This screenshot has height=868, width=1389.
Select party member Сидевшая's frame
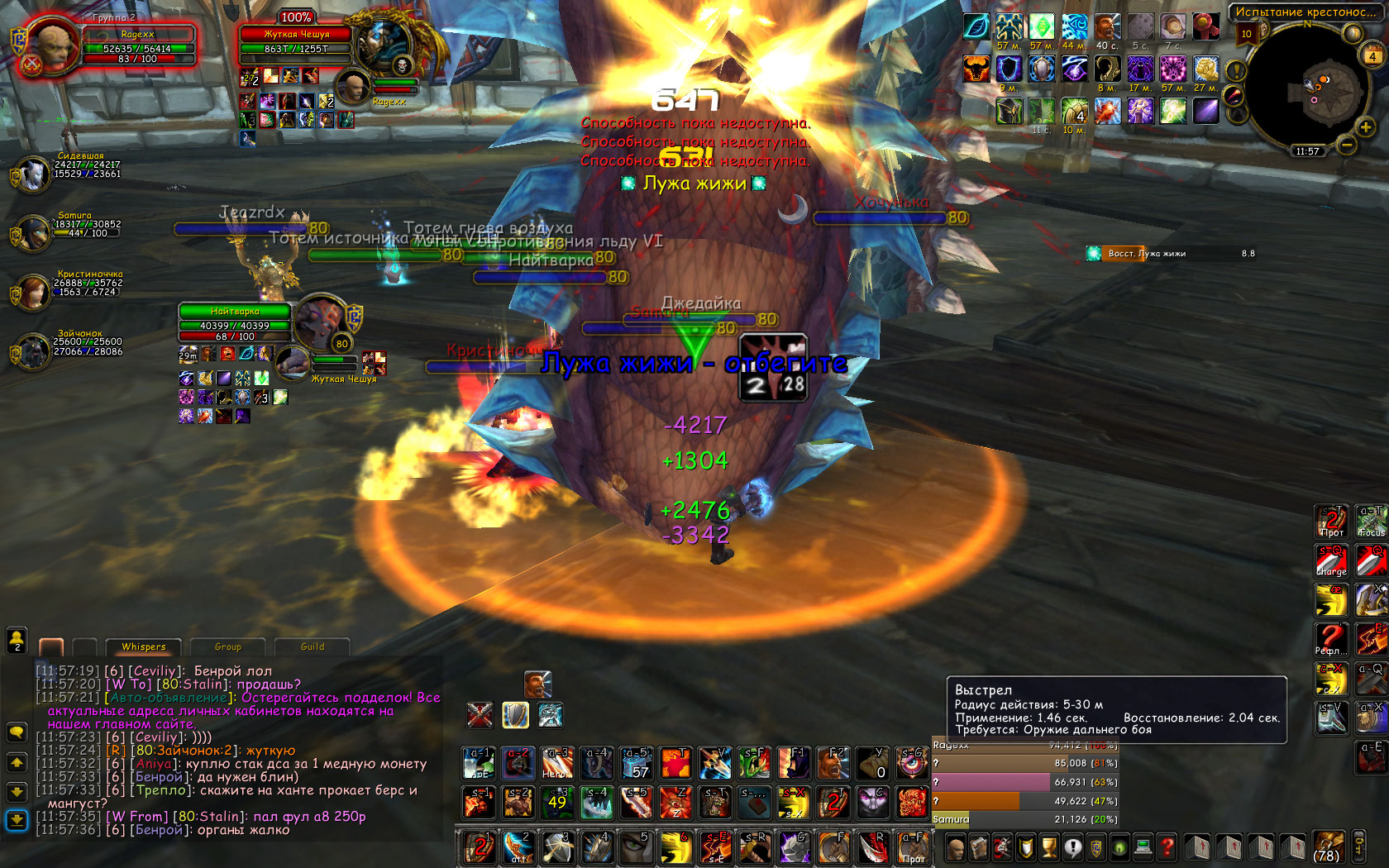(x=33, y=174)
